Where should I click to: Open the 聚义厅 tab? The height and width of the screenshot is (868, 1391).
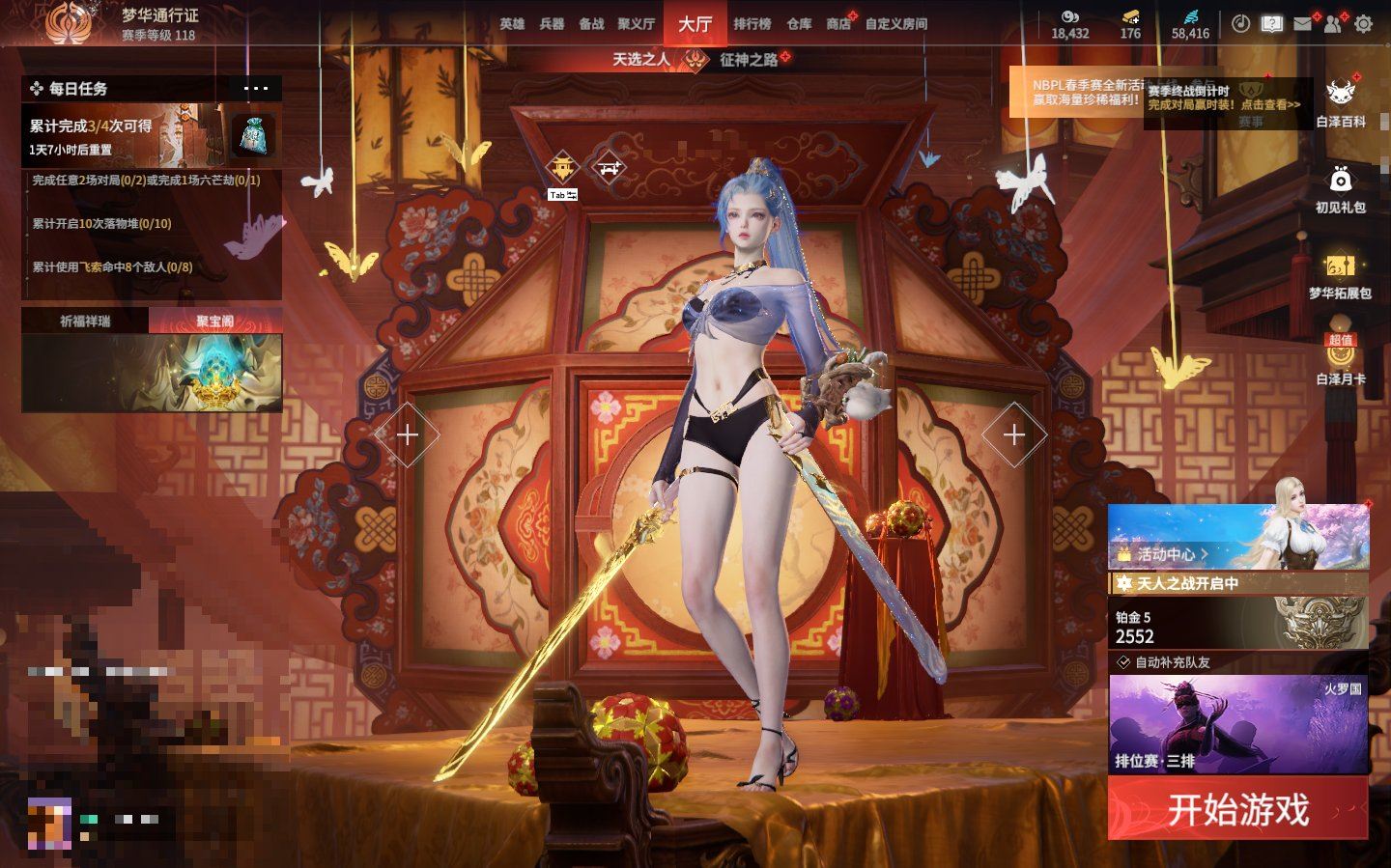[636, 24]
